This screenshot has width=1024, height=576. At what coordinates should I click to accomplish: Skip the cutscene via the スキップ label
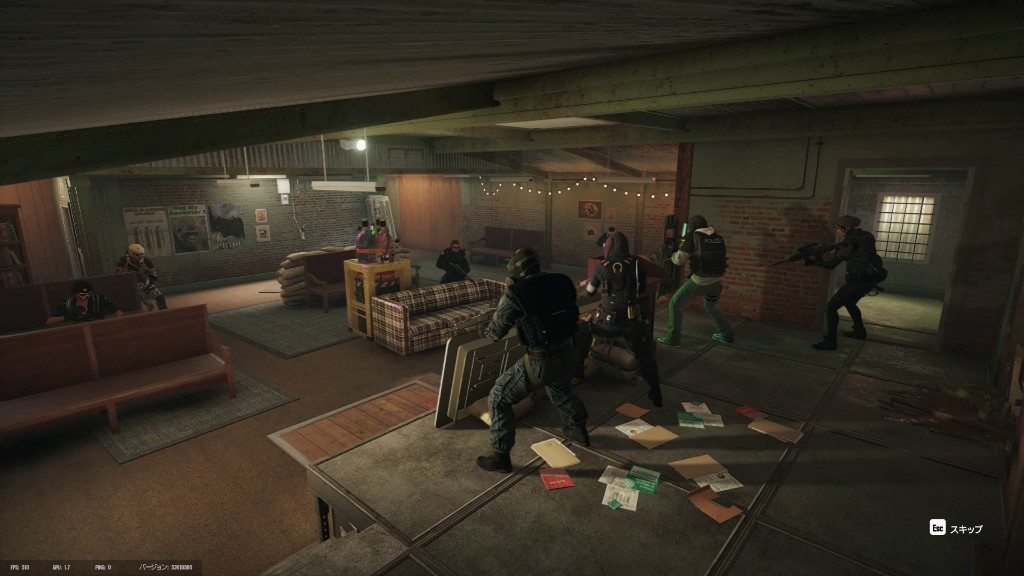[x=965, y=528]
